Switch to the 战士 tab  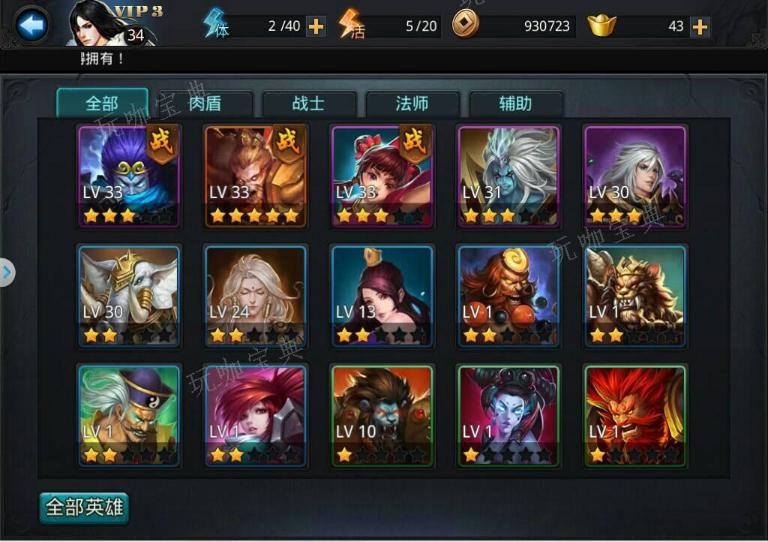[x=309, y=103]
